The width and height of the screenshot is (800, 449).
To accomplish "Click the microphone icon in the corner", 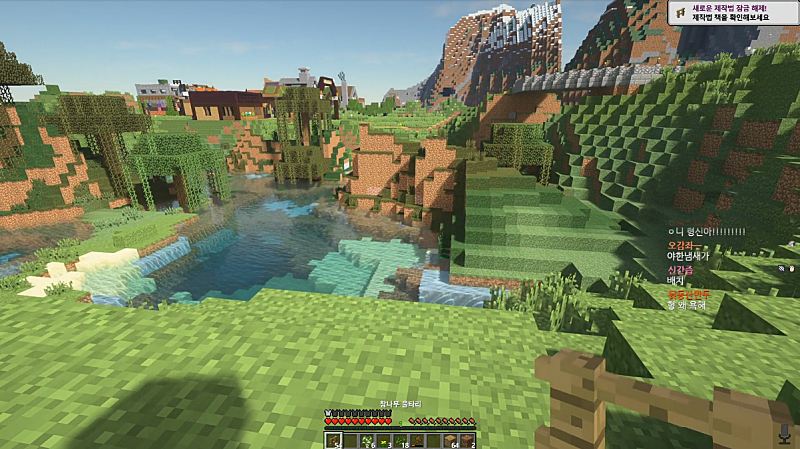I will [785, 434].
